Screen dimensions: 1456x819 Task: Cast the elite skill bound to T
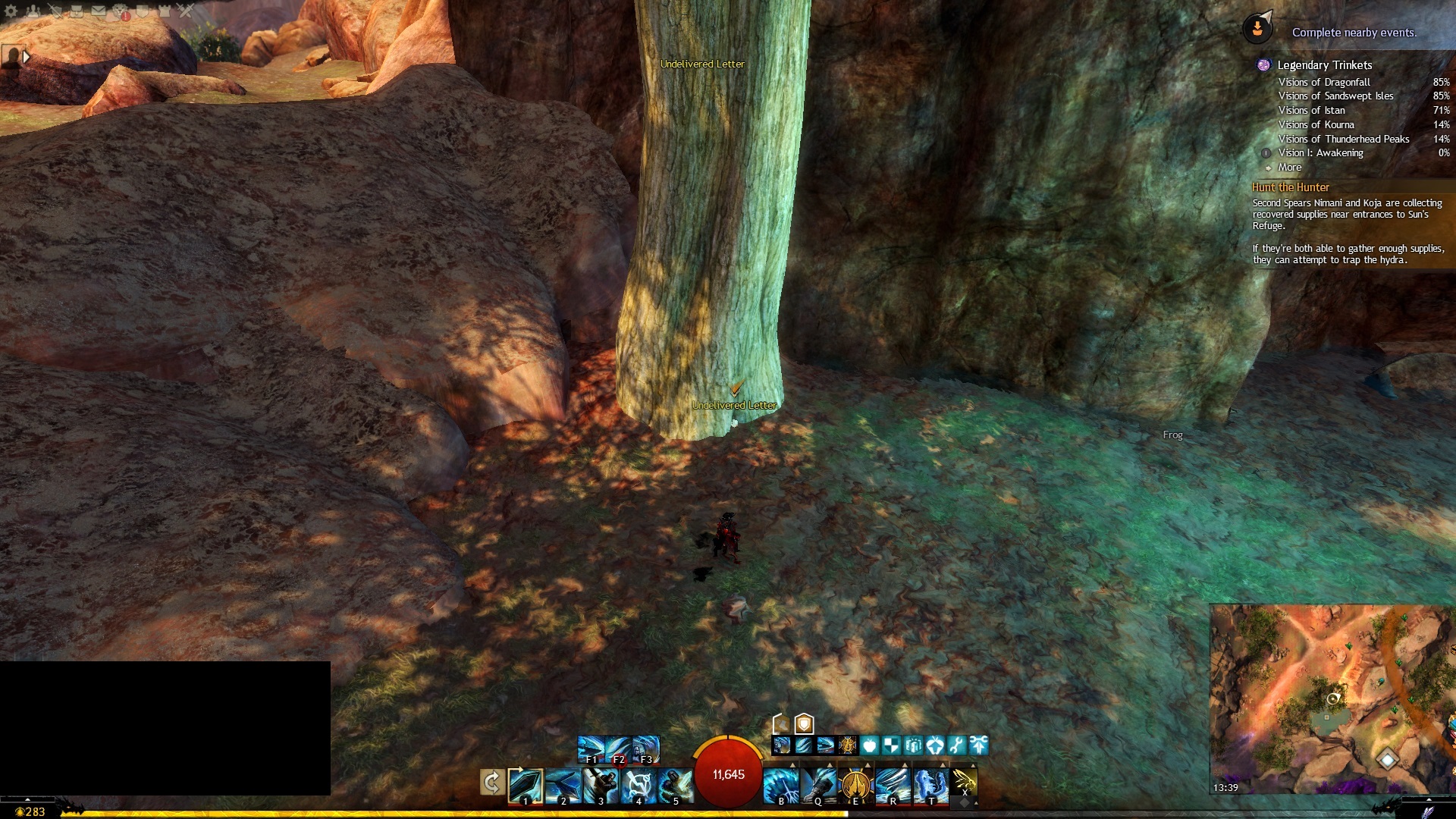930,786
